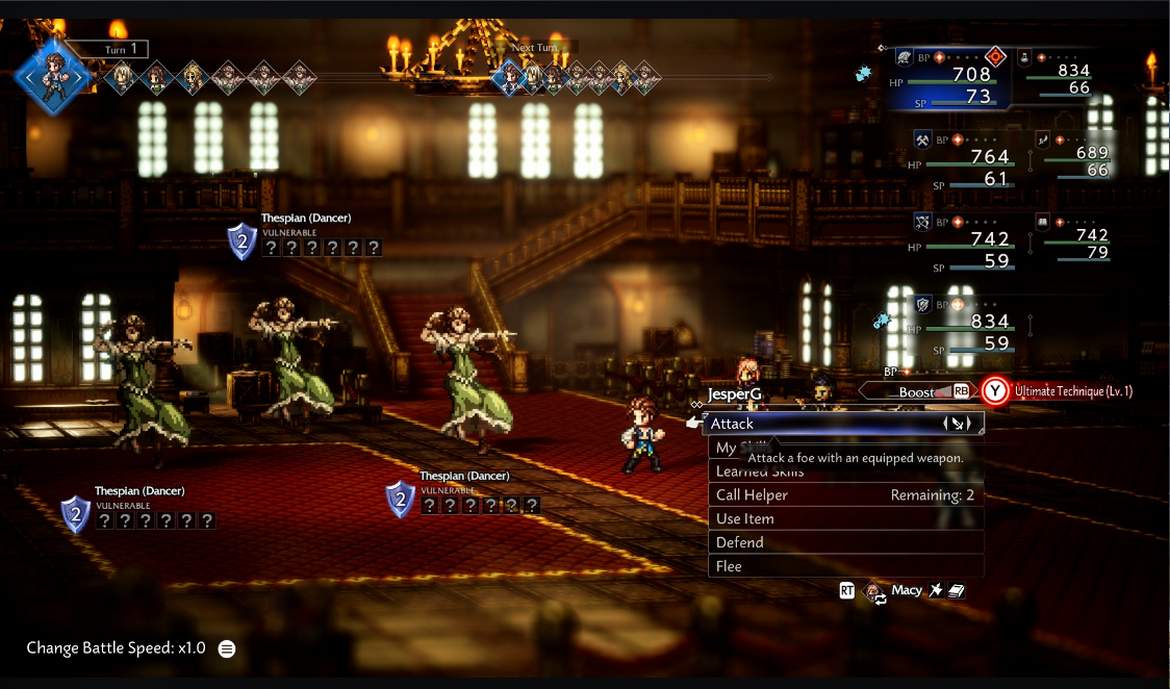This screenshot has width=1170, height=689.
Task: Change the battle speed setting
Action: coord(227,648)
